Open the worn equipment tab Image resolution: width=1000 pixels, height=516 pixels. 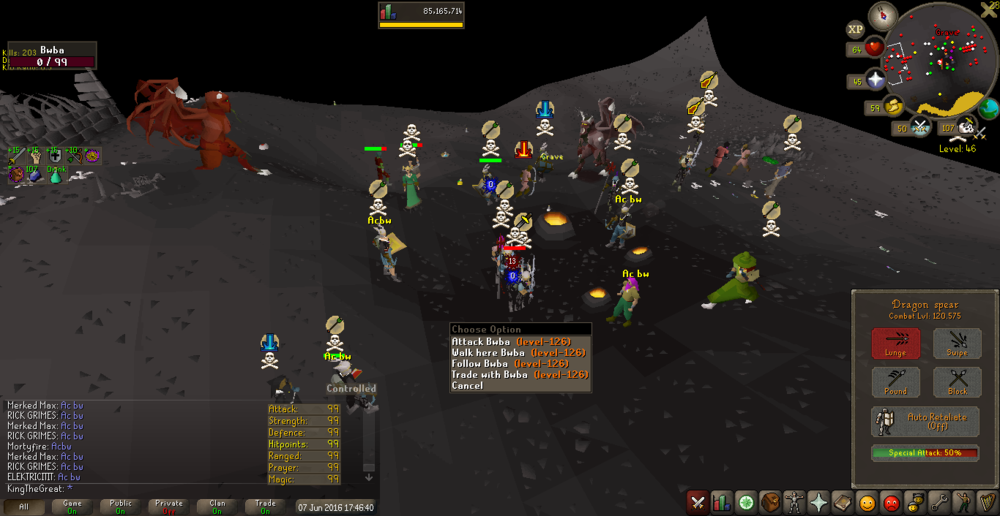(794, 502)
